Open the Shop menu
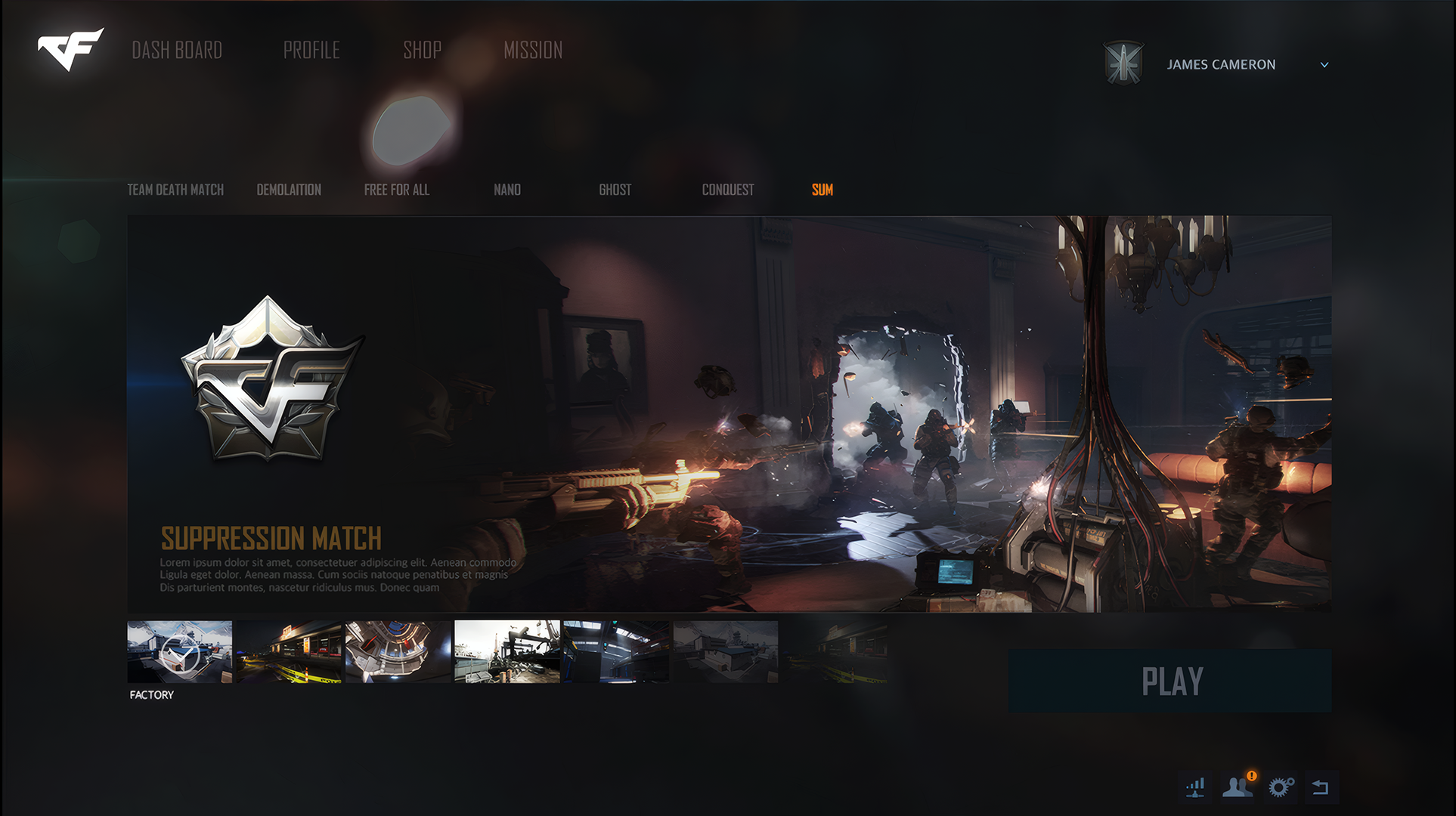 tap(422, 51)
